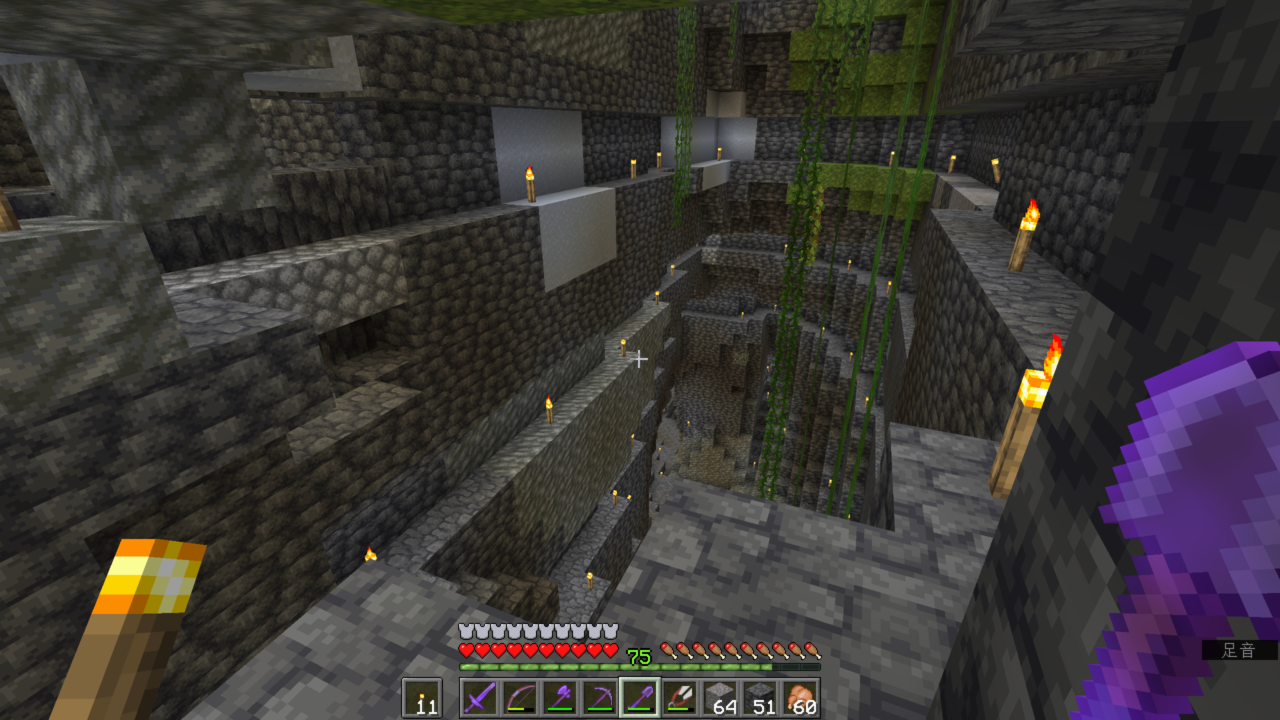Select the enchanted sword hotbar slot

pyautogui.click(x=479, y=697)
